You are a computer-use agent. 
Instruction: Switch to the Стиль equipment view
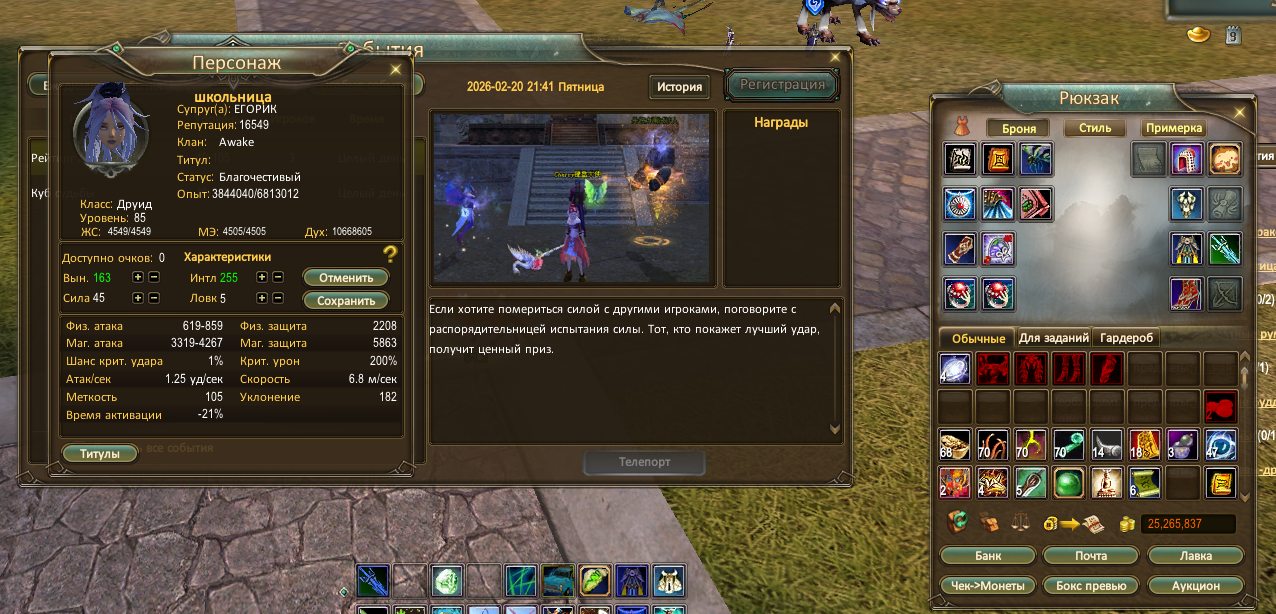point(1095,129)
